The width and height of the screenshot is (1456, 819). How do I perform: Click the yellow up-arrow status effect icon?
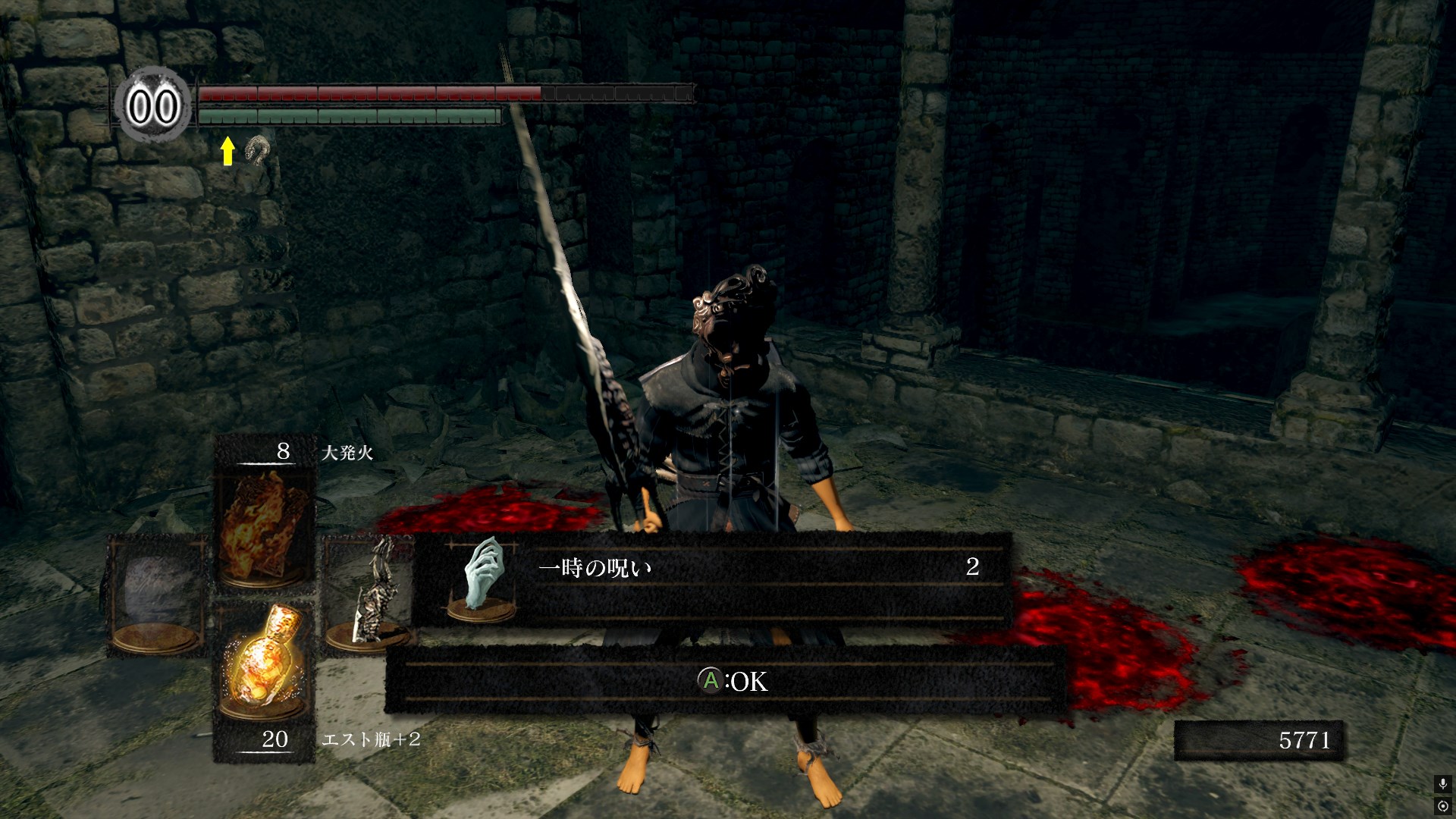227,151
